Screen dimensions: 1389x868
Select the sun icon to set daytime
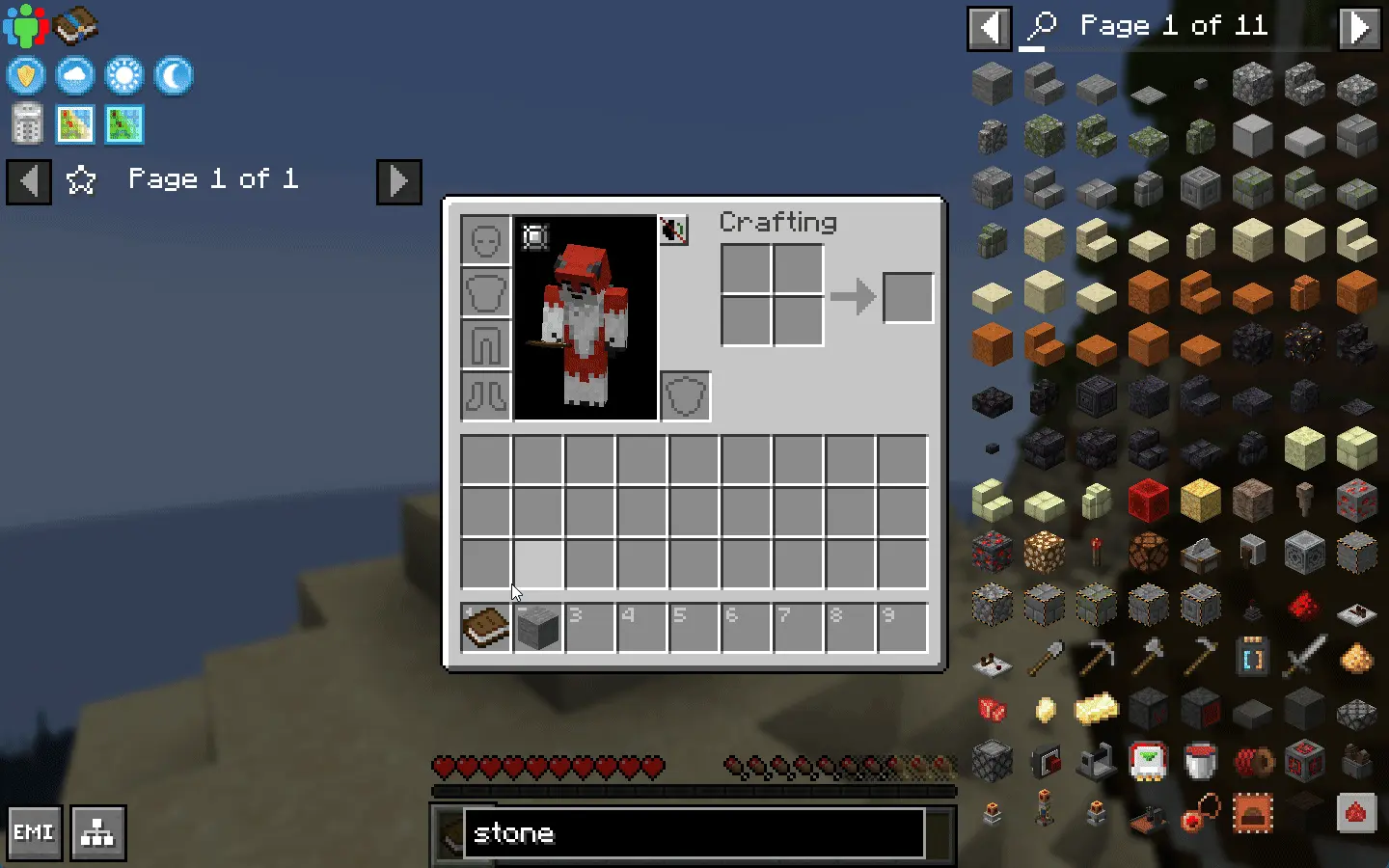point(124,75)
